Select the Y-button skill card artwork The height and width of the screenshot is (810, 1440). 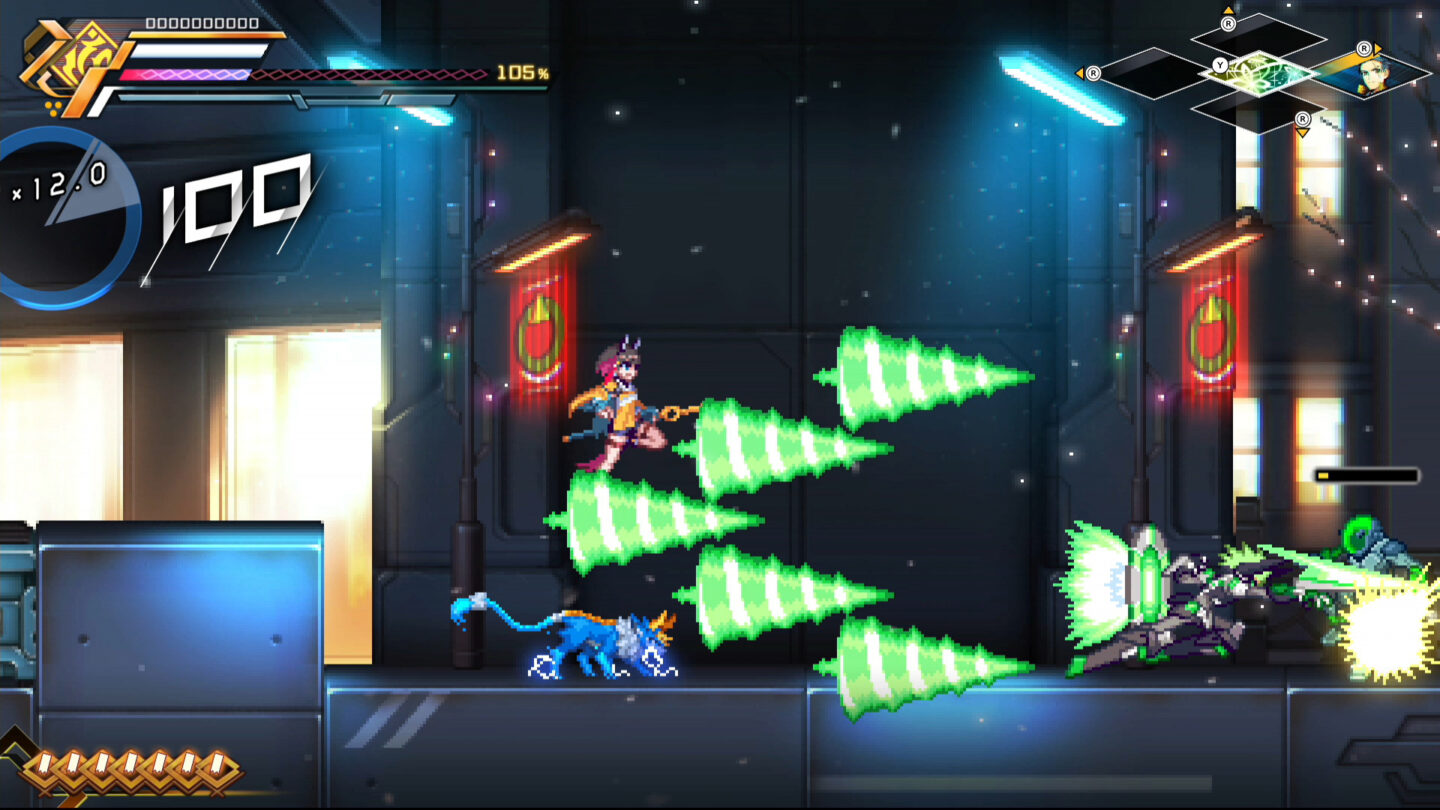tap(1260, 74)
